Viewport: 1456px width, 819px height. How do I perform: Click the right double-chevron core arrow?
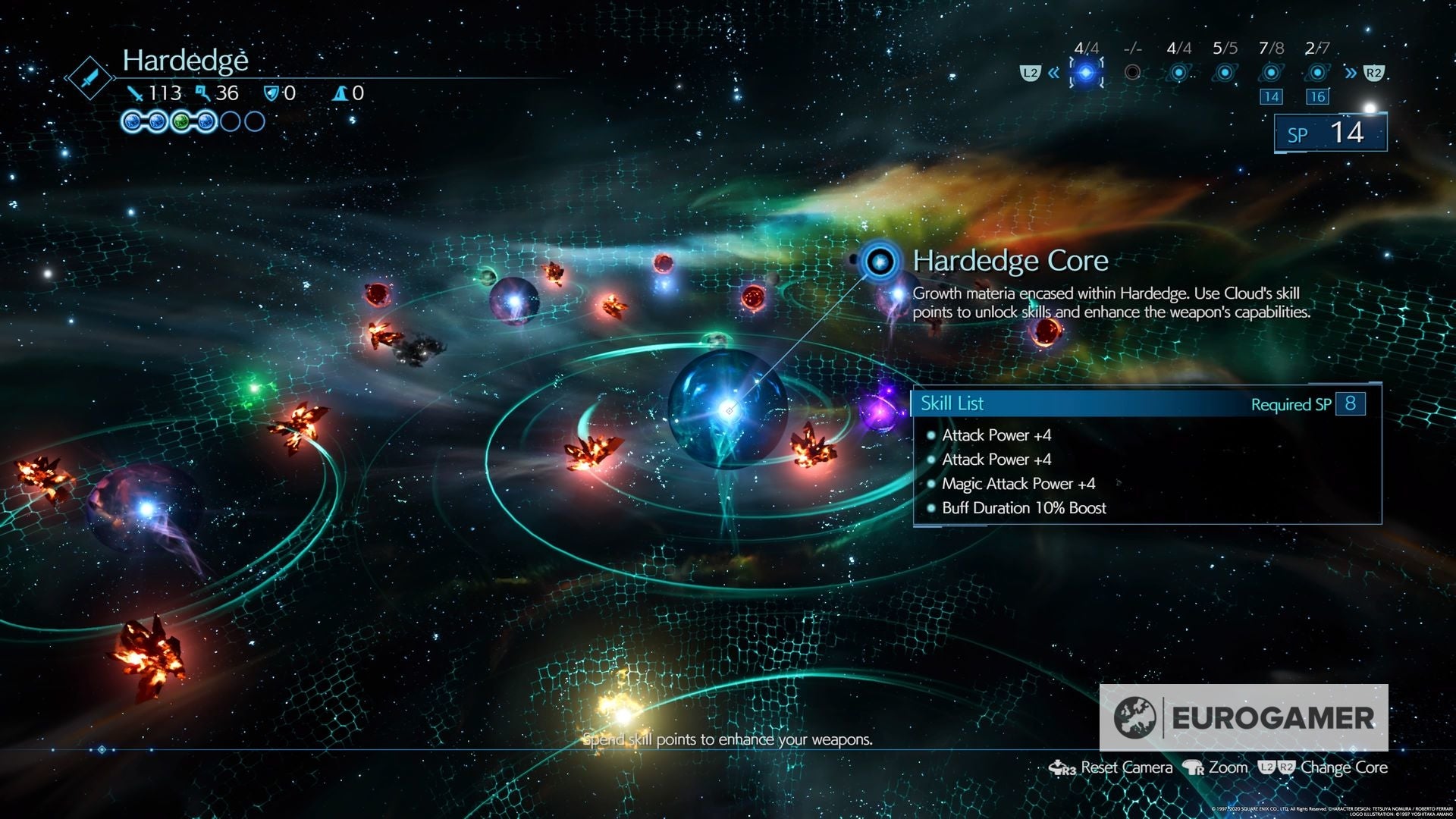(1350, 73)
